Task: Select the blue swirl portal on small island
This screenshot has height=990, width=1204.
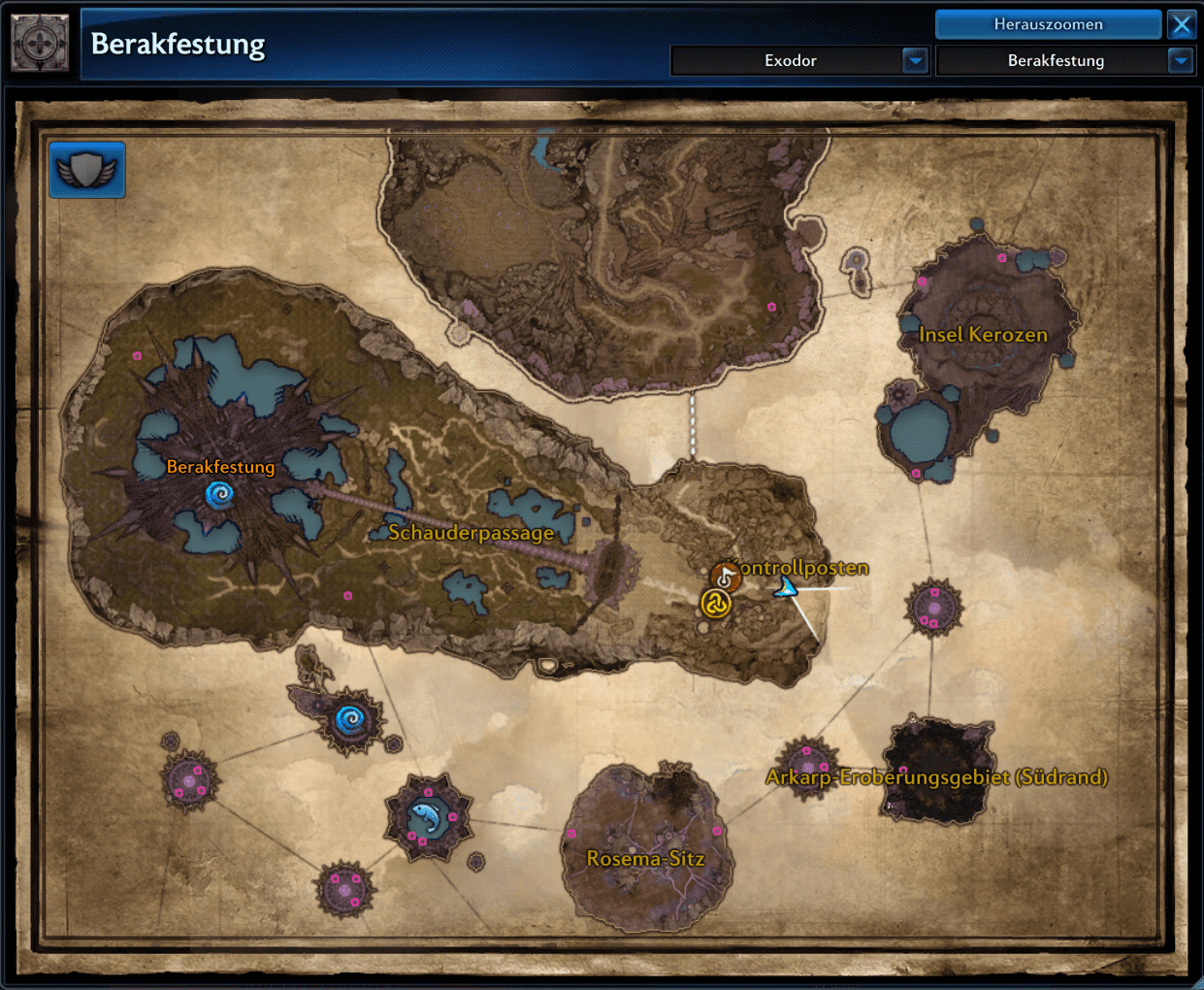Action: 349,720
